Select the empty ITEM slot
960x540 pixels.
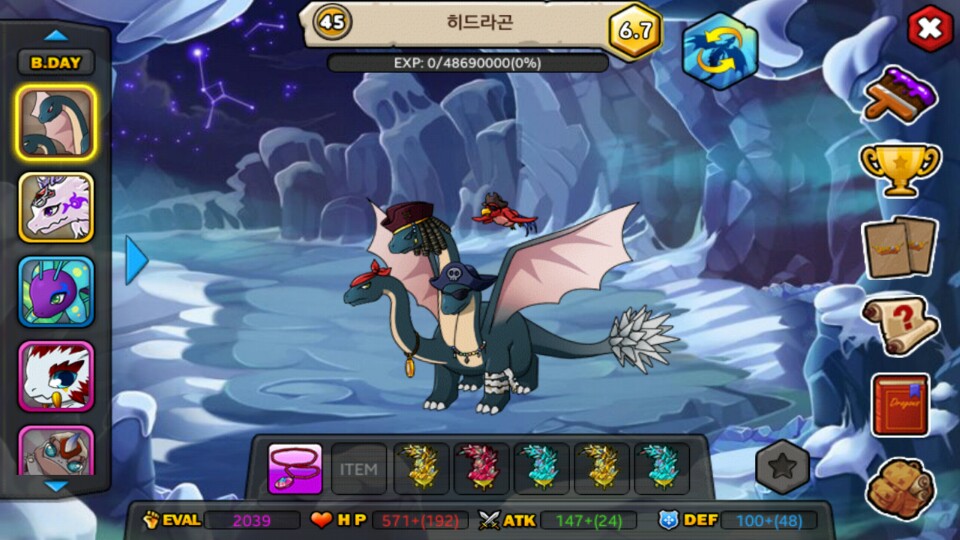tap(358, 469)
